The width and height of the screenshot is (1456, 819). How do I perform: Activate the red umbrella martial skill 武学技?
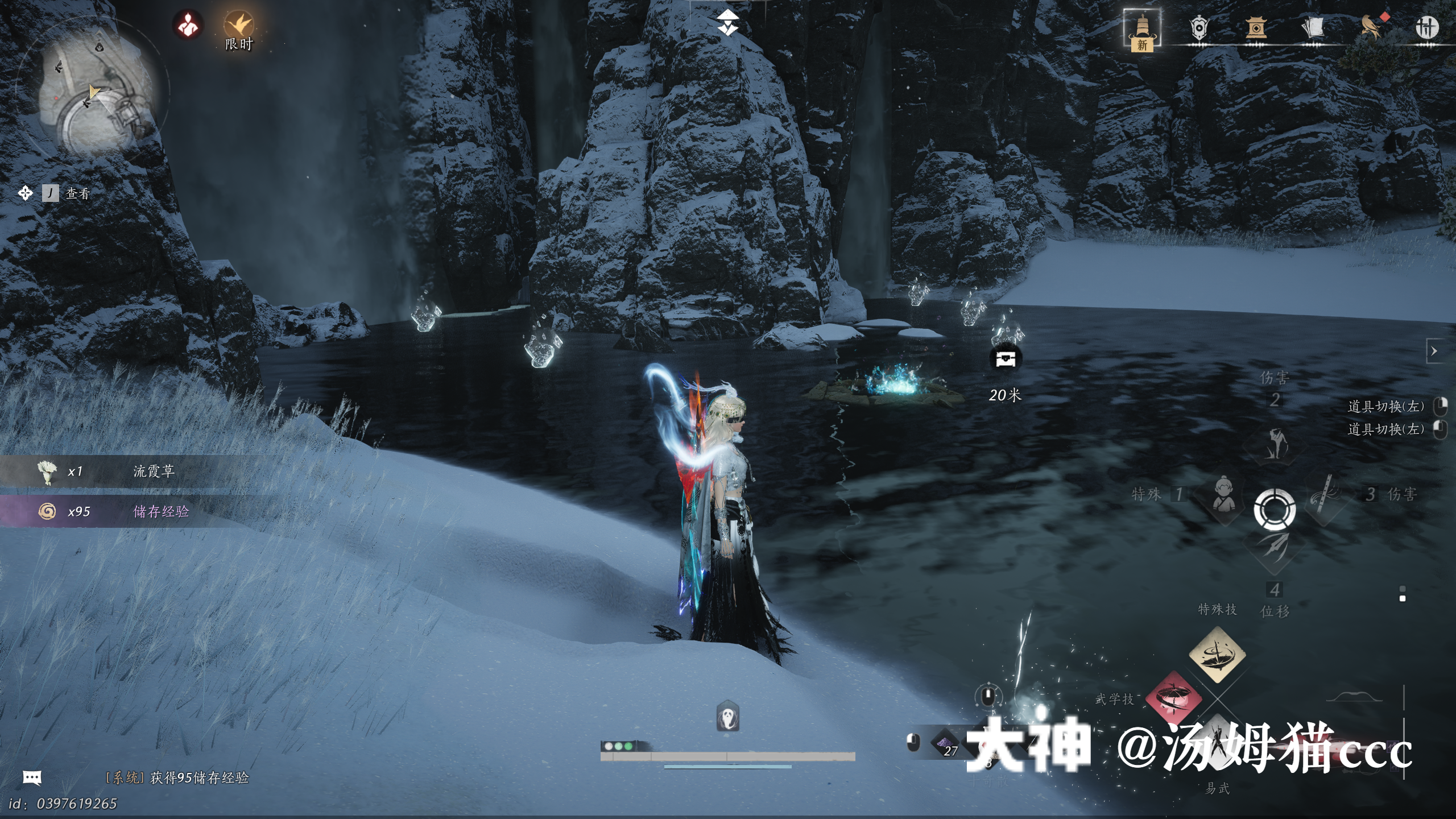point(1173,698)
